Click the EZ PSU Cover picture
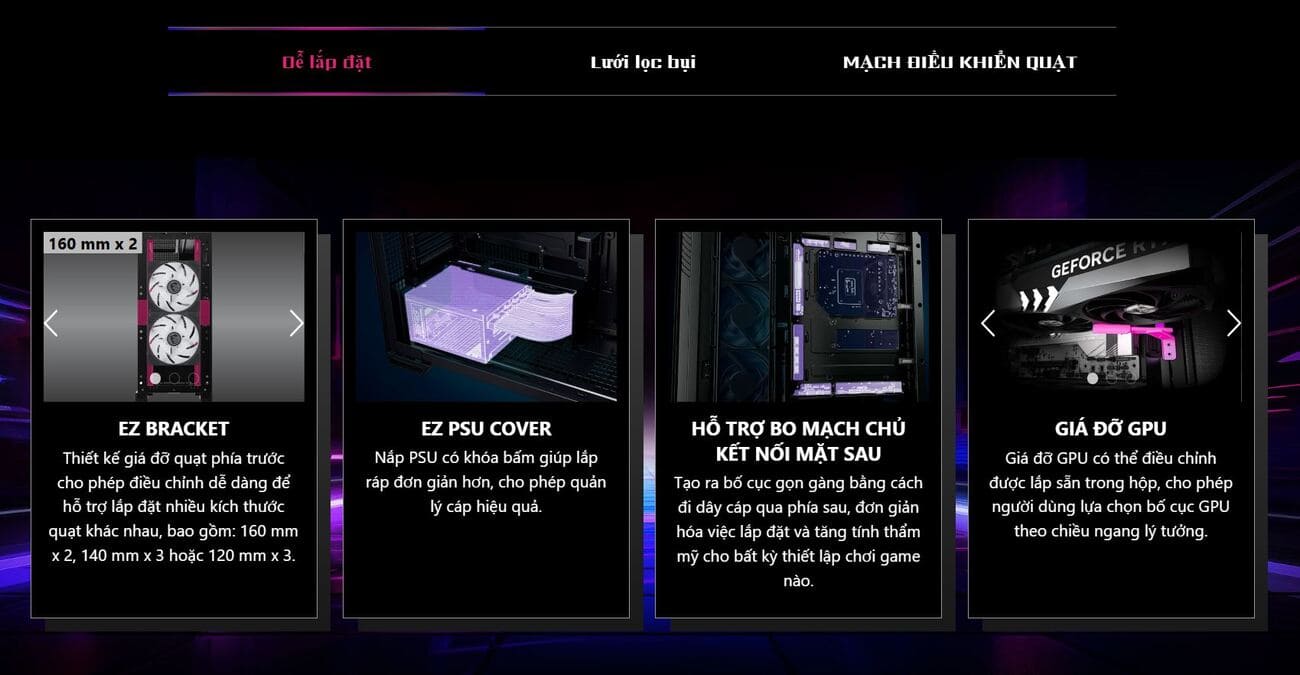The image size is (1300, 675). 486,317
